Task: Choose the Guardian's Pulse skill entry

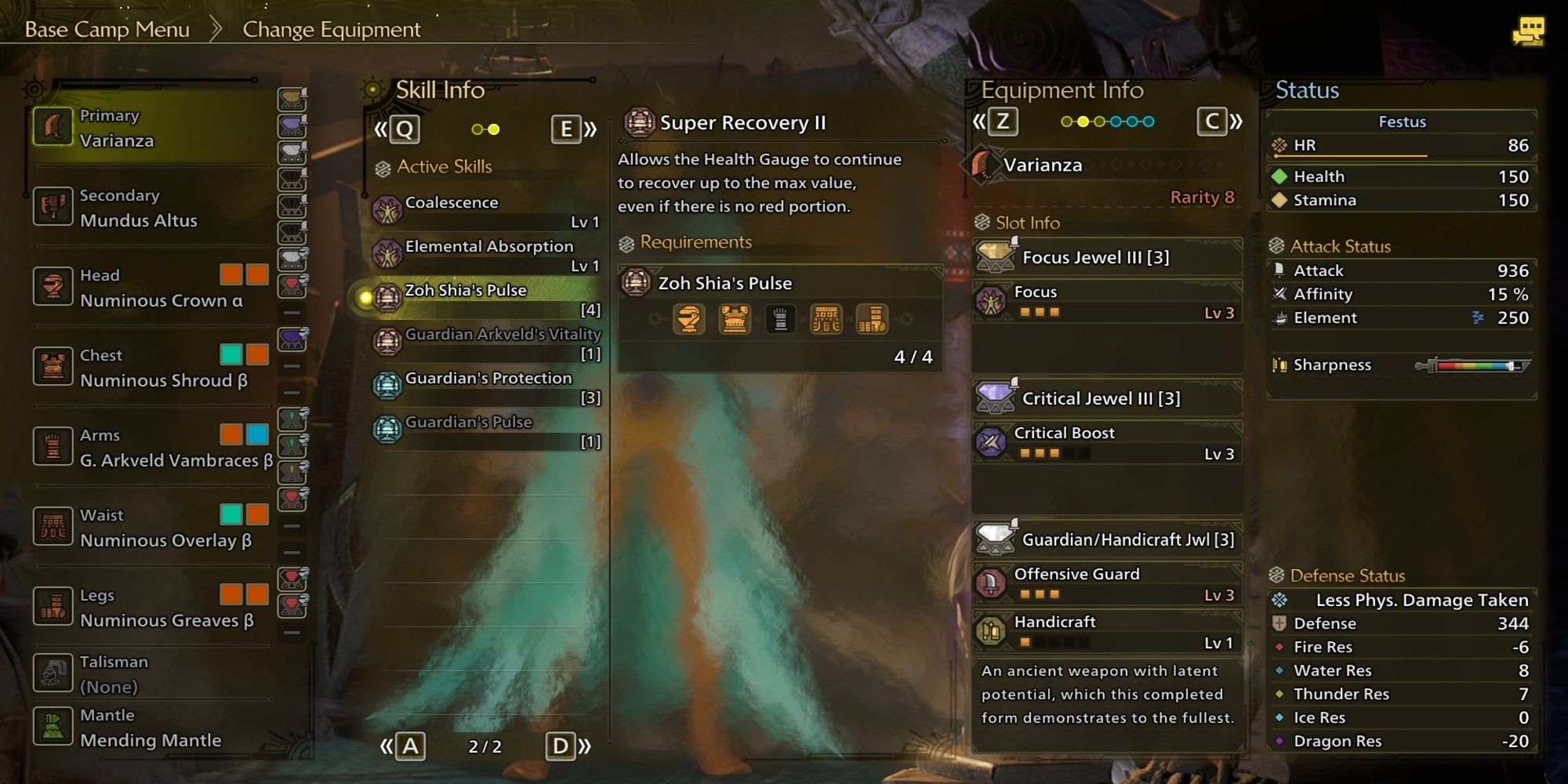Action: (486, 430)
